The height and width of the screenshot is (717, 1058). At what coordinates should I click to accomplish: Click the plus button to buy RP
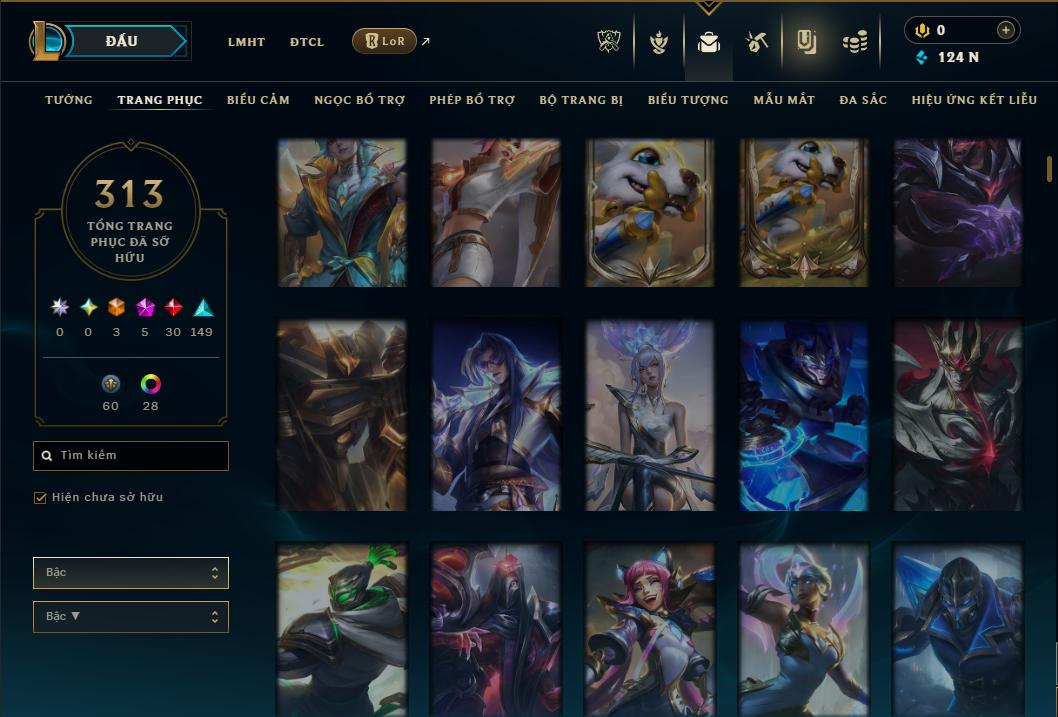[x=1005, y=30]
